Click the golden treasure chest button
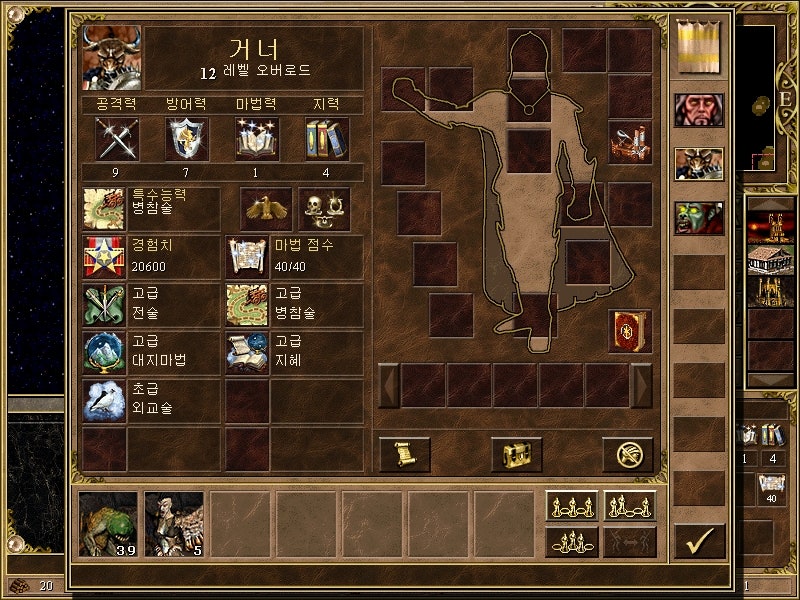This screenshot has height=600, width=800. tap(516, 455)
